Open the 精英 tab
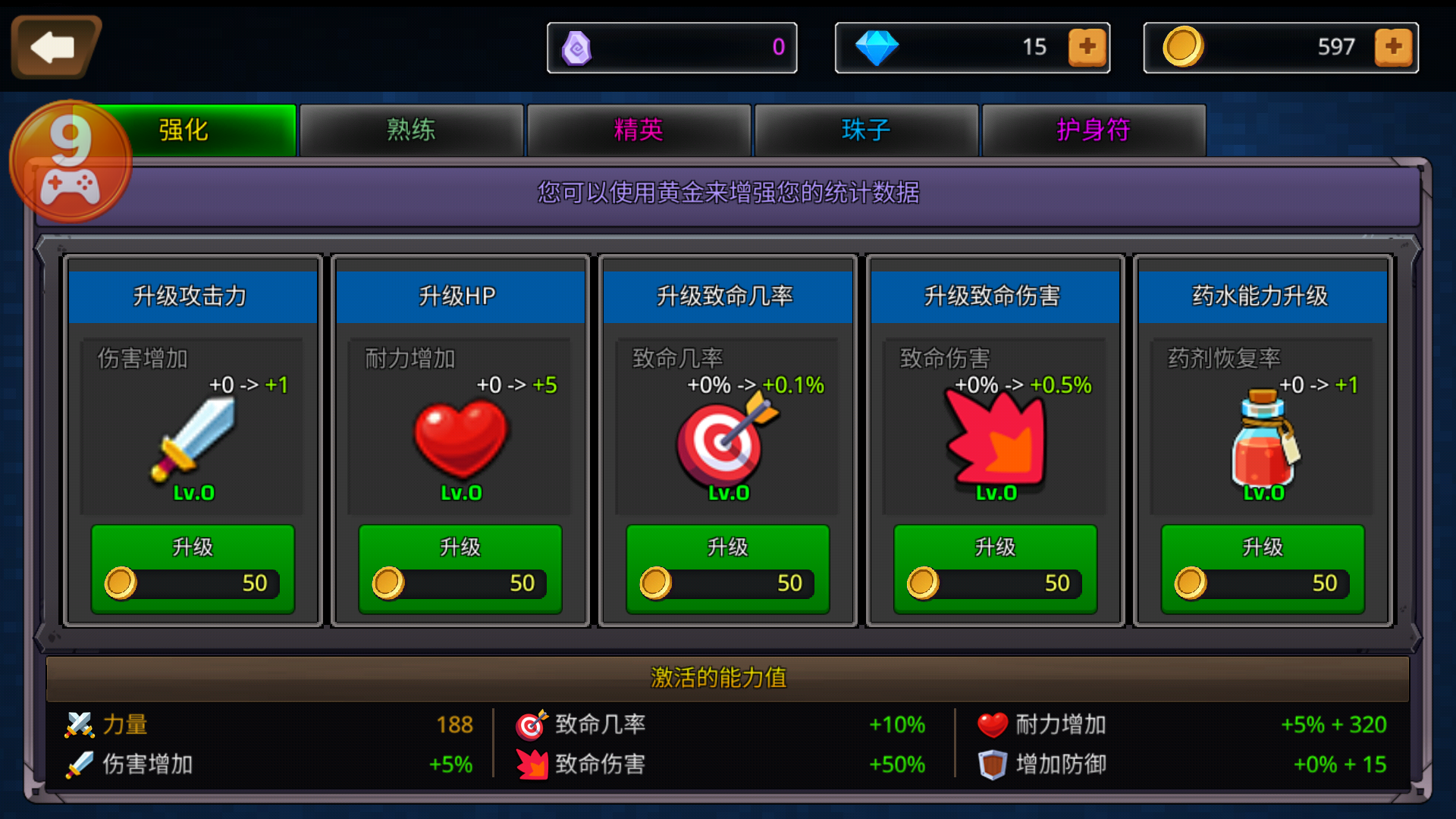Viewport: 1456px width, 819px height. coord(638,130)
